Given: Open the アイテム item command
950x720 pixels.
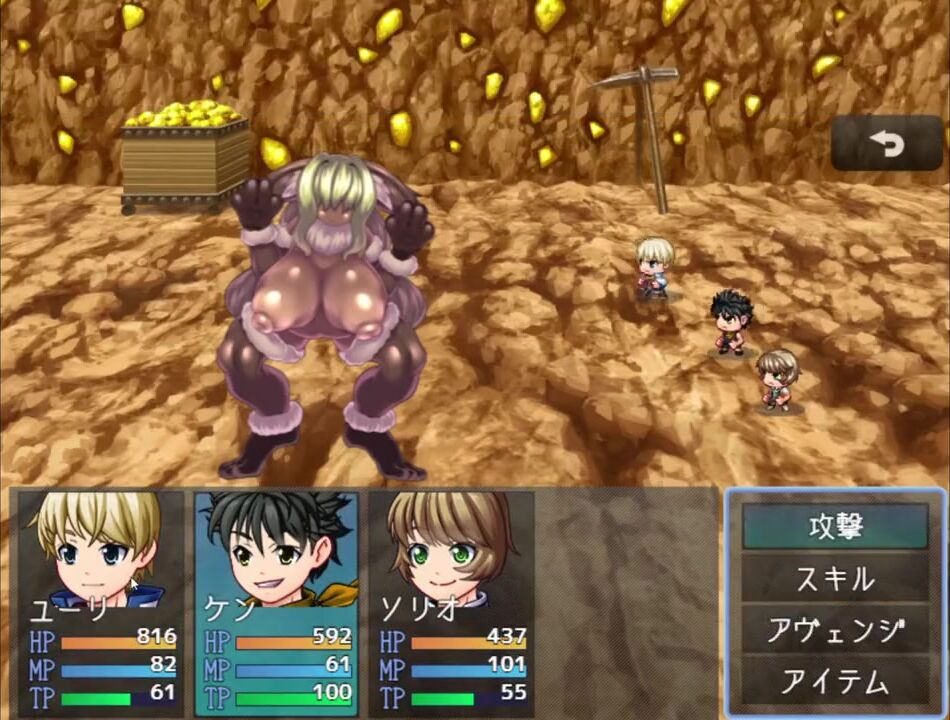Looking at the screenshot, I should click(835, 683).
